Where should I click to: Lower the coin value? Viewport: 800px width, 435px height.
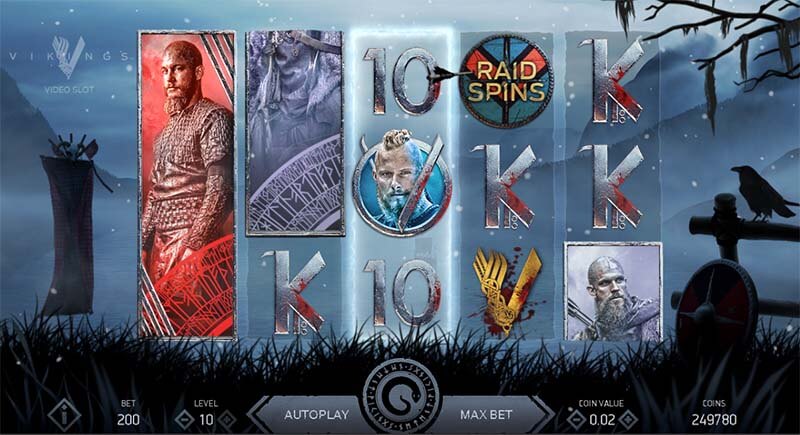point(576,420)
